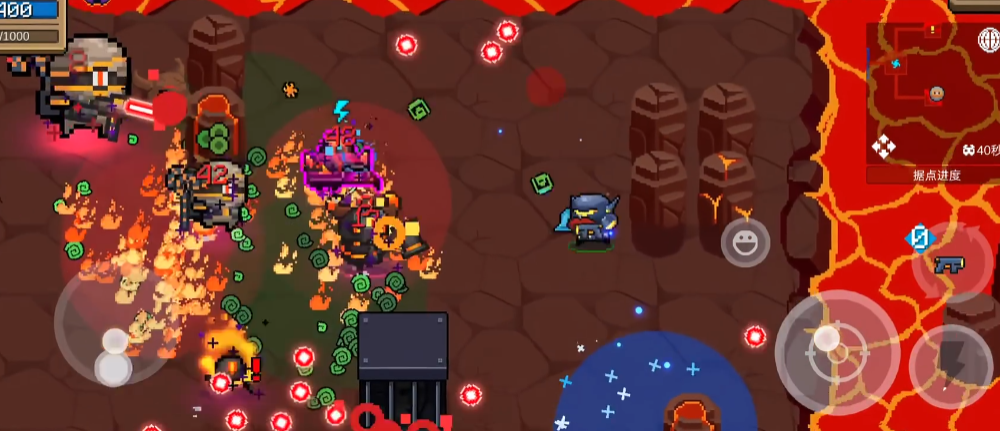Click the globe icon beside the minimap
Screen dimensions: 1000x431
988,40
